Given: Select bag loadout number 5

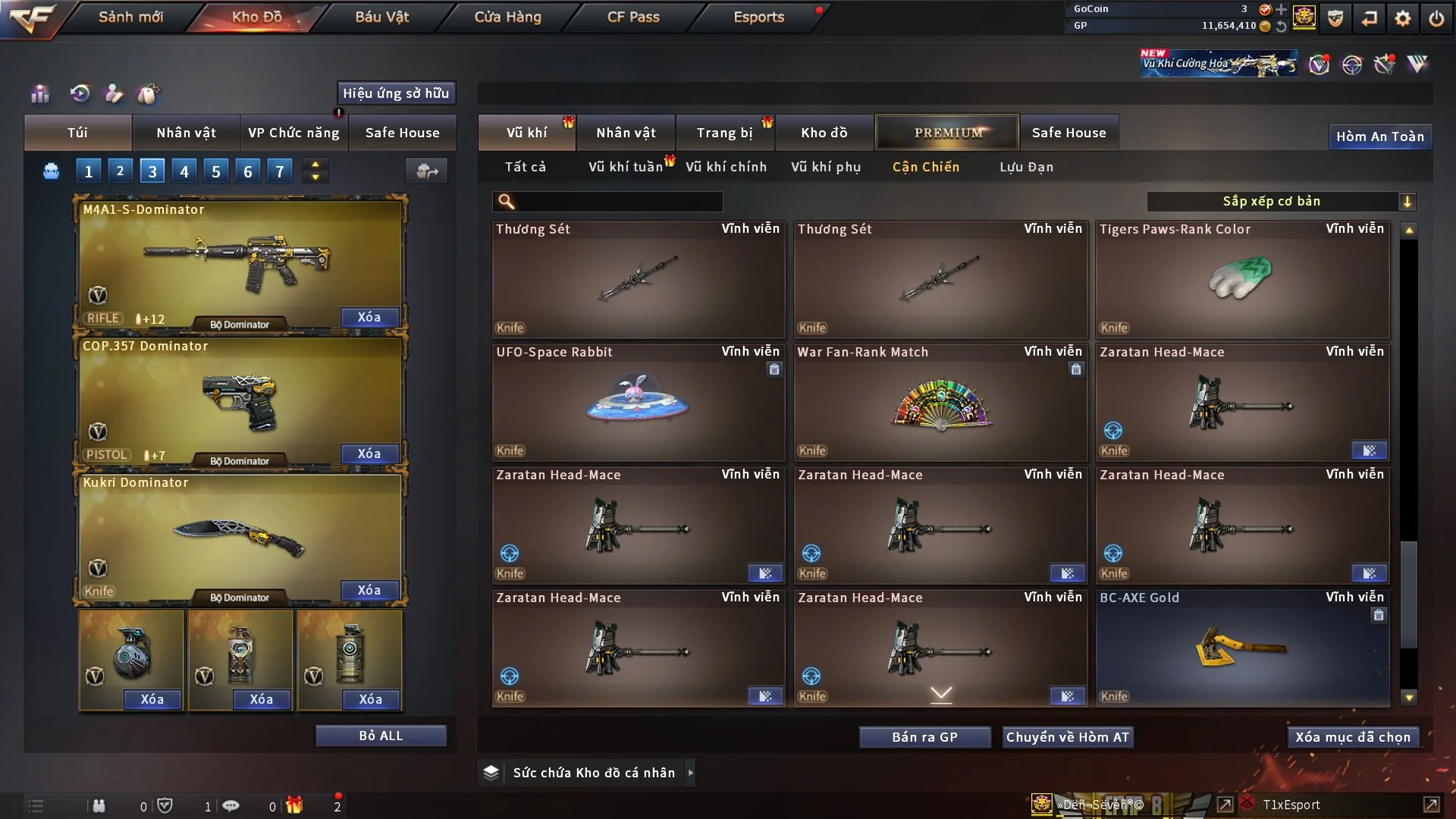Looking at the screenshot, I should 216,171.
